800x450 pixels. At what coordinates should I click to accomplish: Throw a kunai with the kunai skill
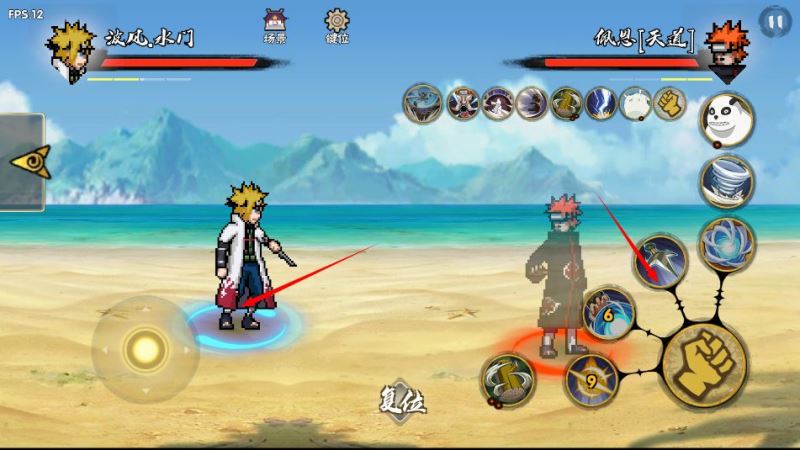(661, 260)
